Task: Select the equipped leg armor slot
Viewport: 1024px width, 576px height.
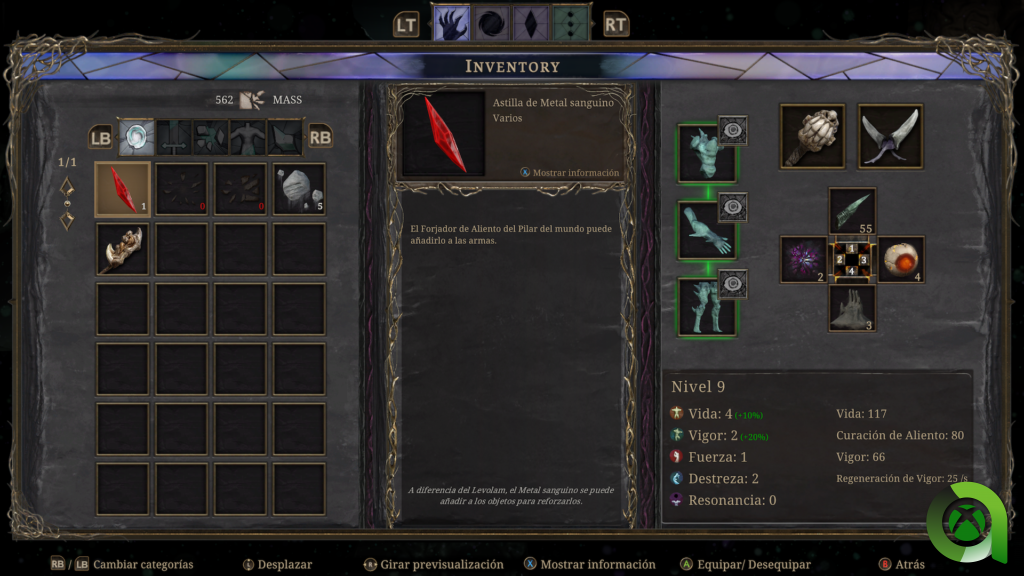Action: coord(706,307)
